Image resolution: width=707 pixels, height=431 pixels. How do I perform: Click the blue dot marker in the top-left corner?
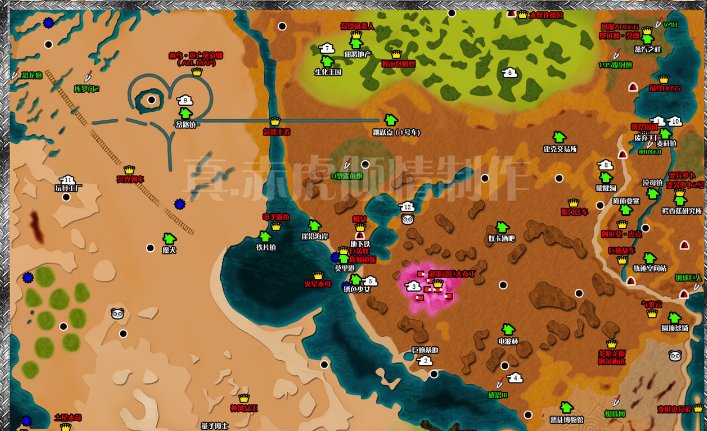coord(48,19)
